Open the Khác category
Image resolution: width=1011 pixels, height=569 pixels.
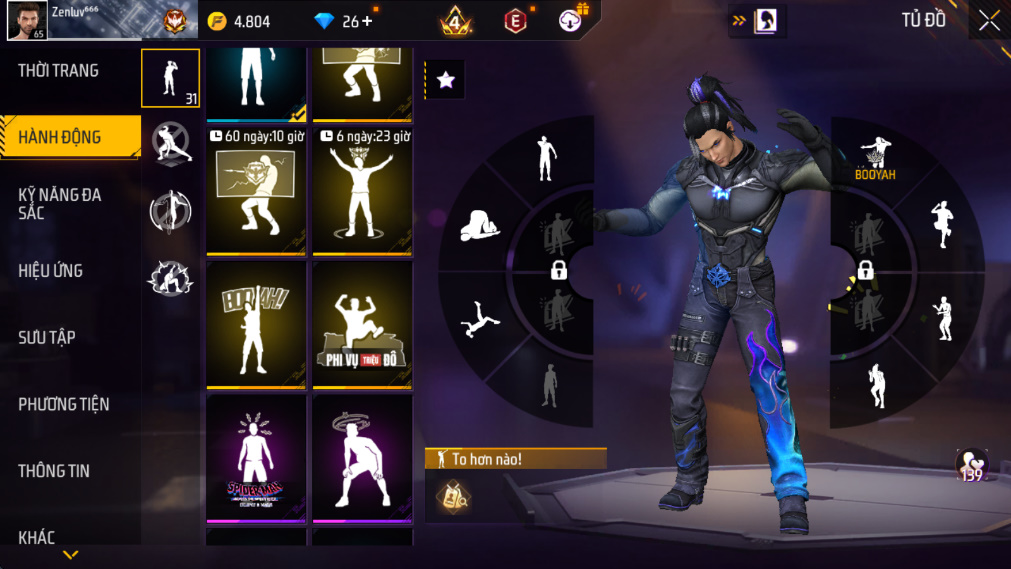click(37, 538)
